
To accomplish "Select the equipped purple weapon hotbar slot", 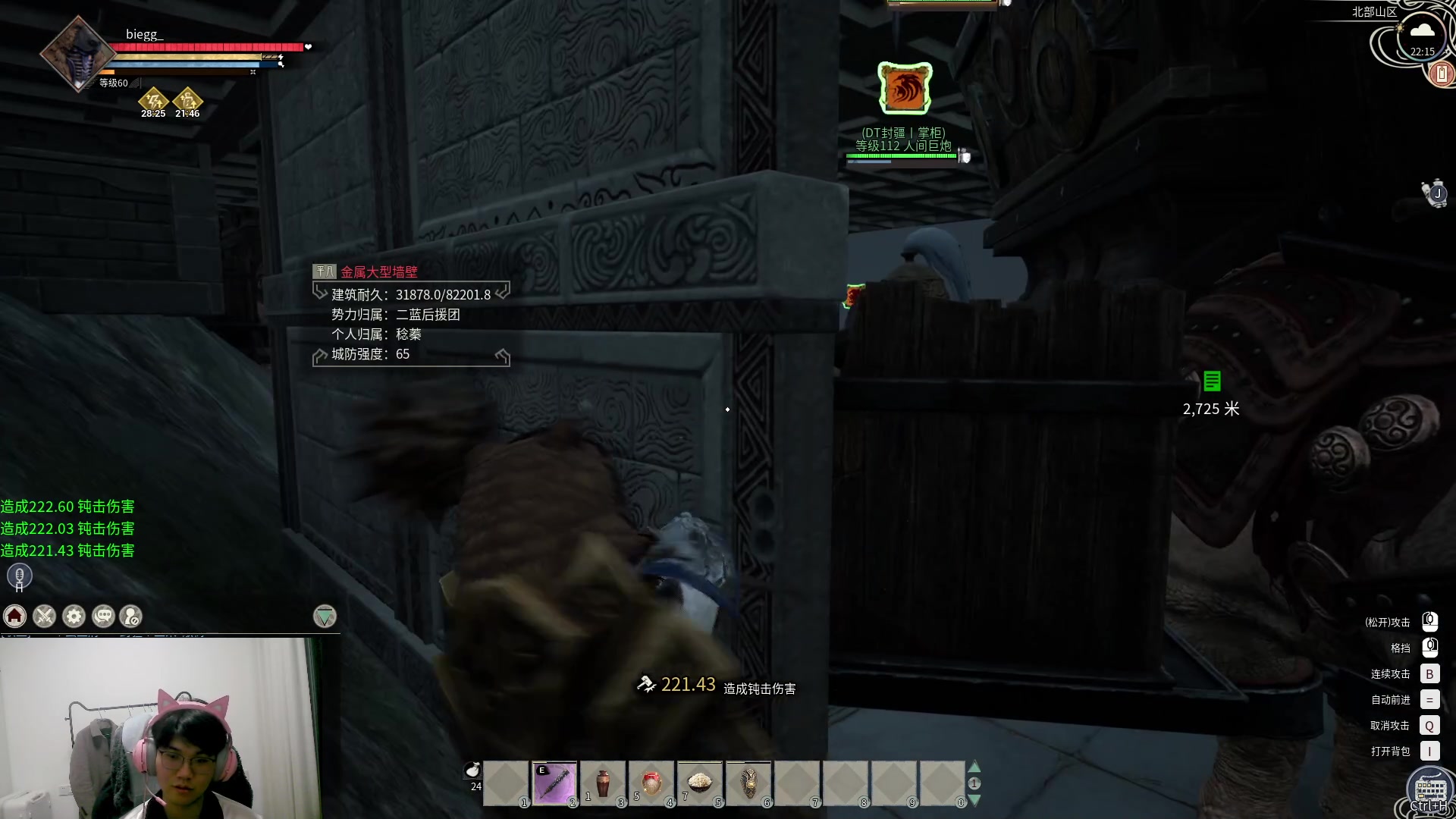I will tap(554, 783).
